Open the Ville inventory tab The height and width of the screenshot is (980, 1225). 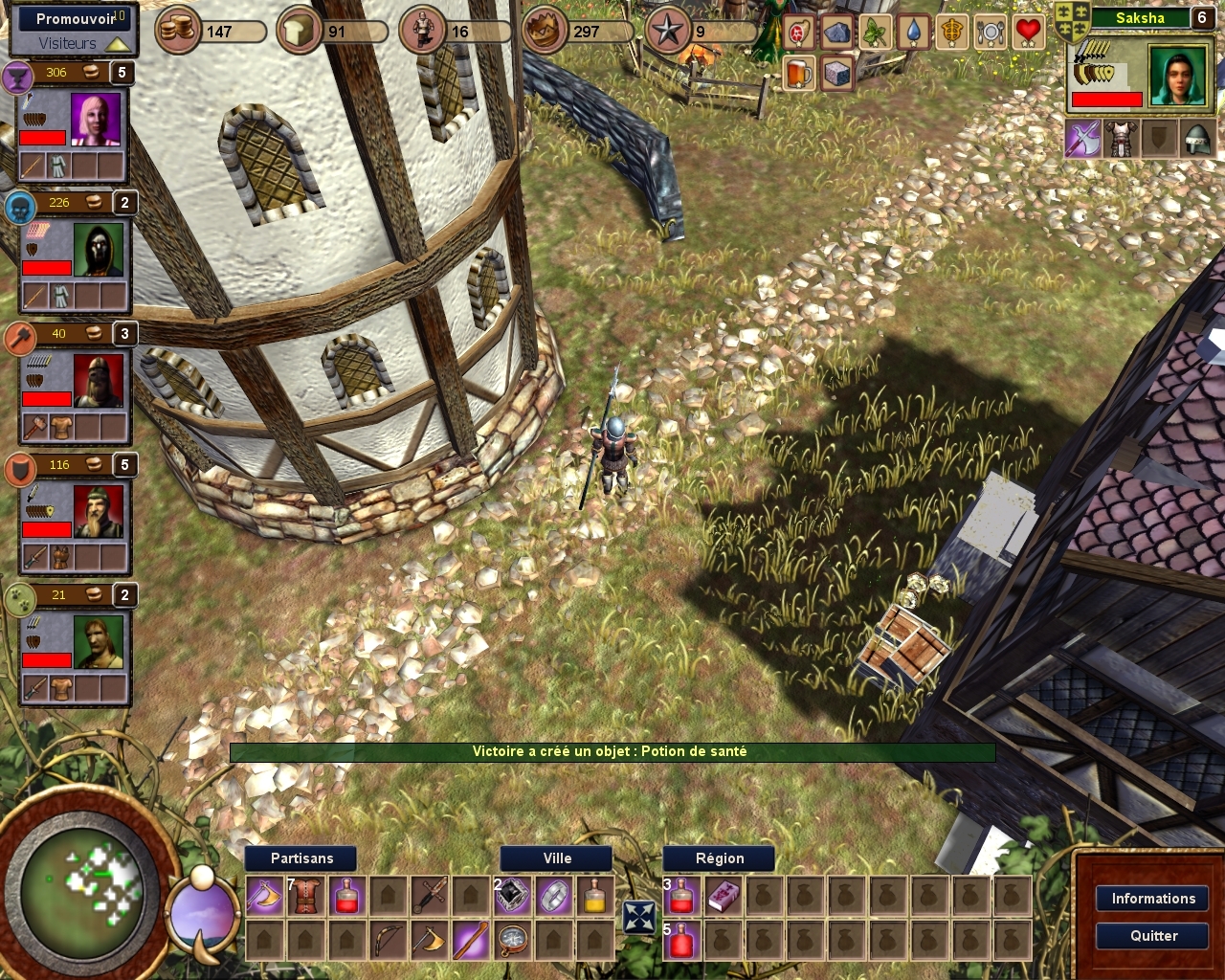[x=557, y=858]
